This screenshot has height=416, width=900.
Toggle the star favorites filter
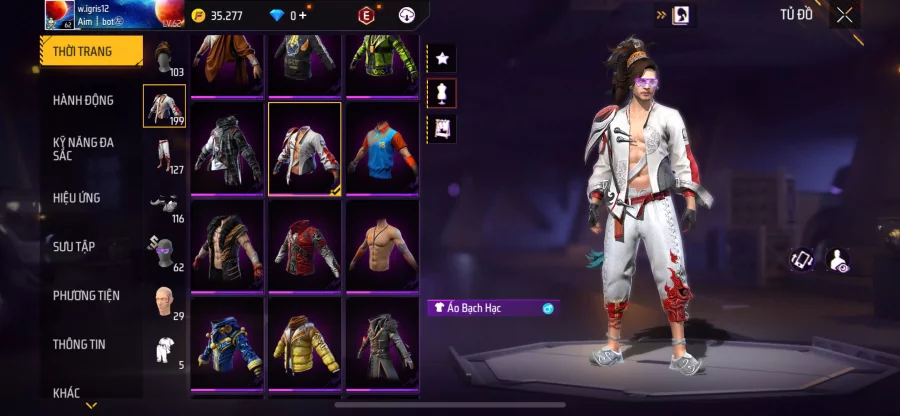pos(441,58)
